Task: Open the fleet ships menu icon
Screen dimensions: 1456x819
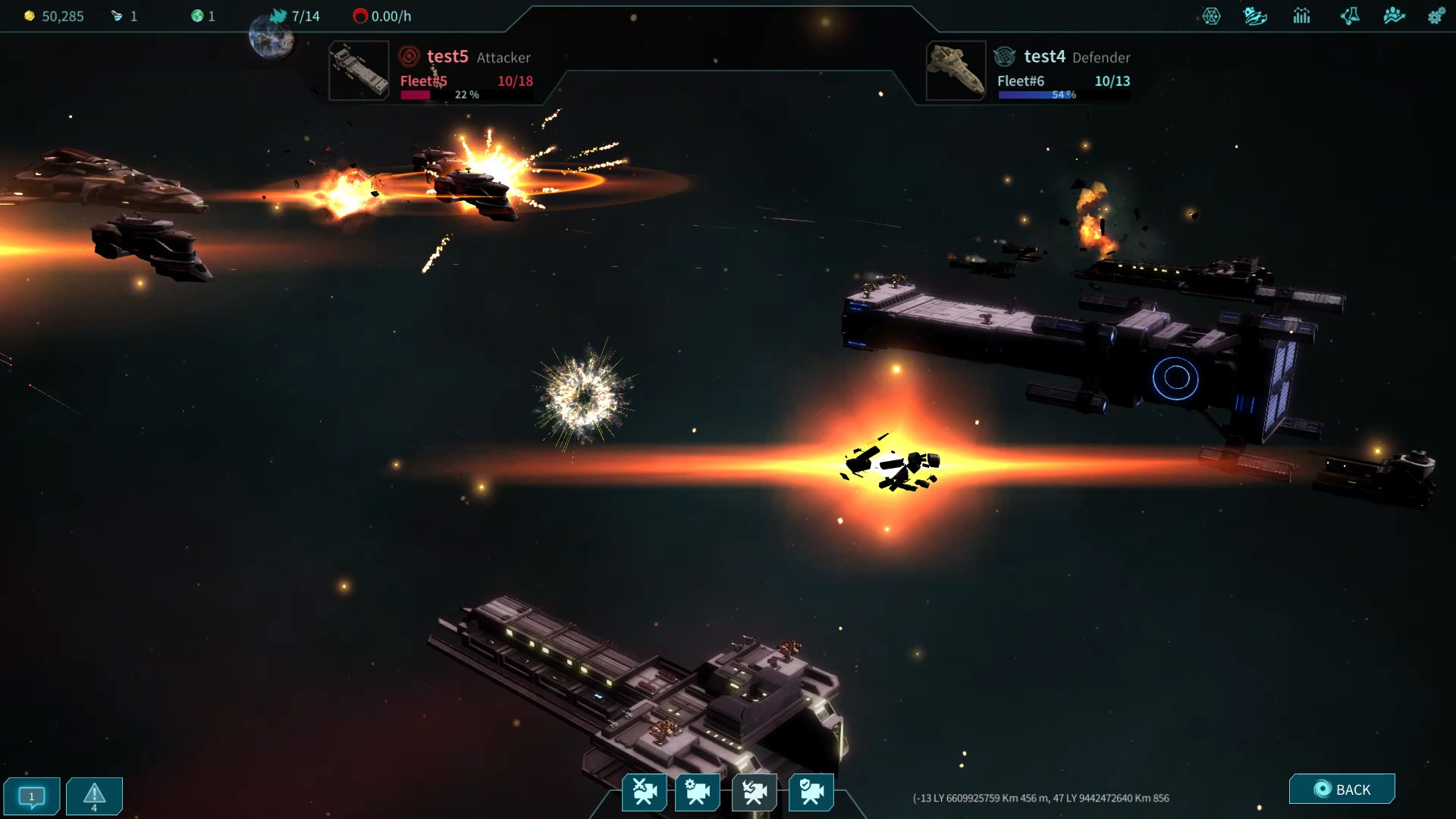Action: [1255, 16]
